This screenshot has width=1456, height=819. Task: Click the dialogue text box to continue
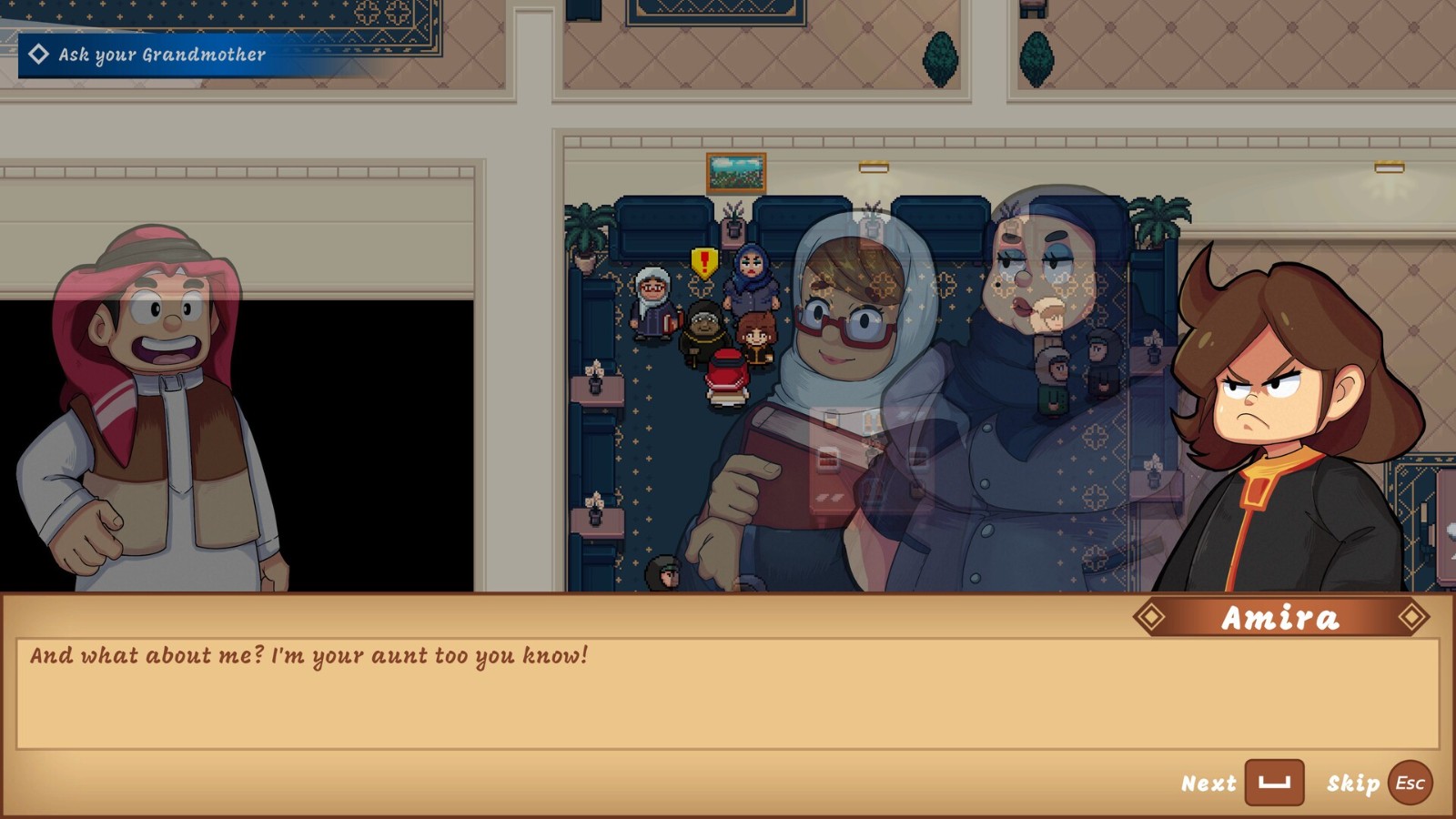click(x=726, y=693)
